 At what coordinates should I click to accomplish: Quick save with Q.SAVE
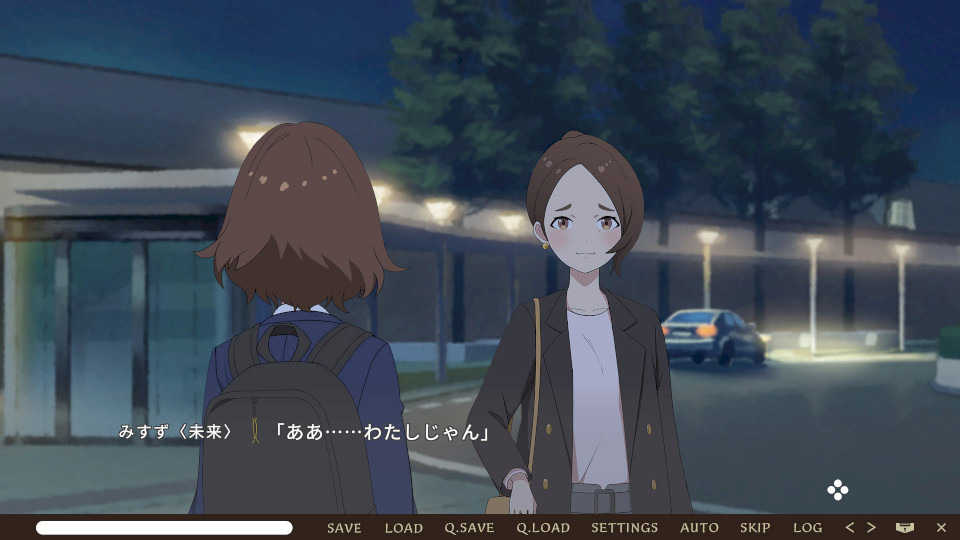pos(469,528)
